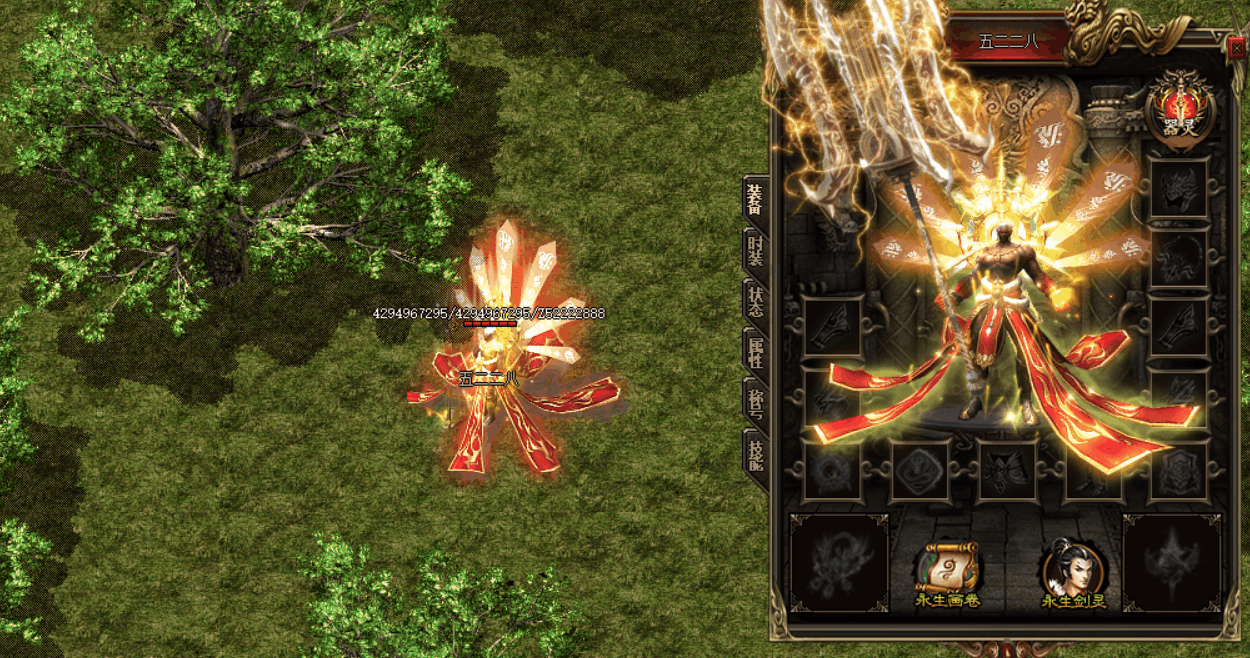Show the 属性 (Attributes) tab
The image size is (1250, 658).
click(754, 352)
